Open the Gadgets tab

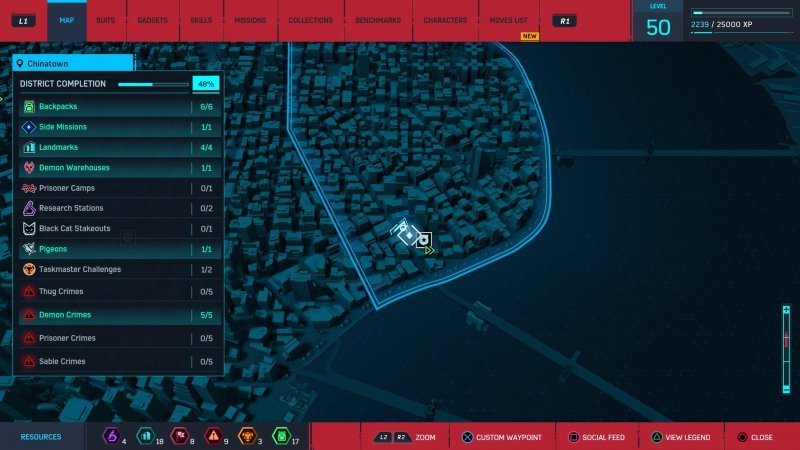click(153, 20)
